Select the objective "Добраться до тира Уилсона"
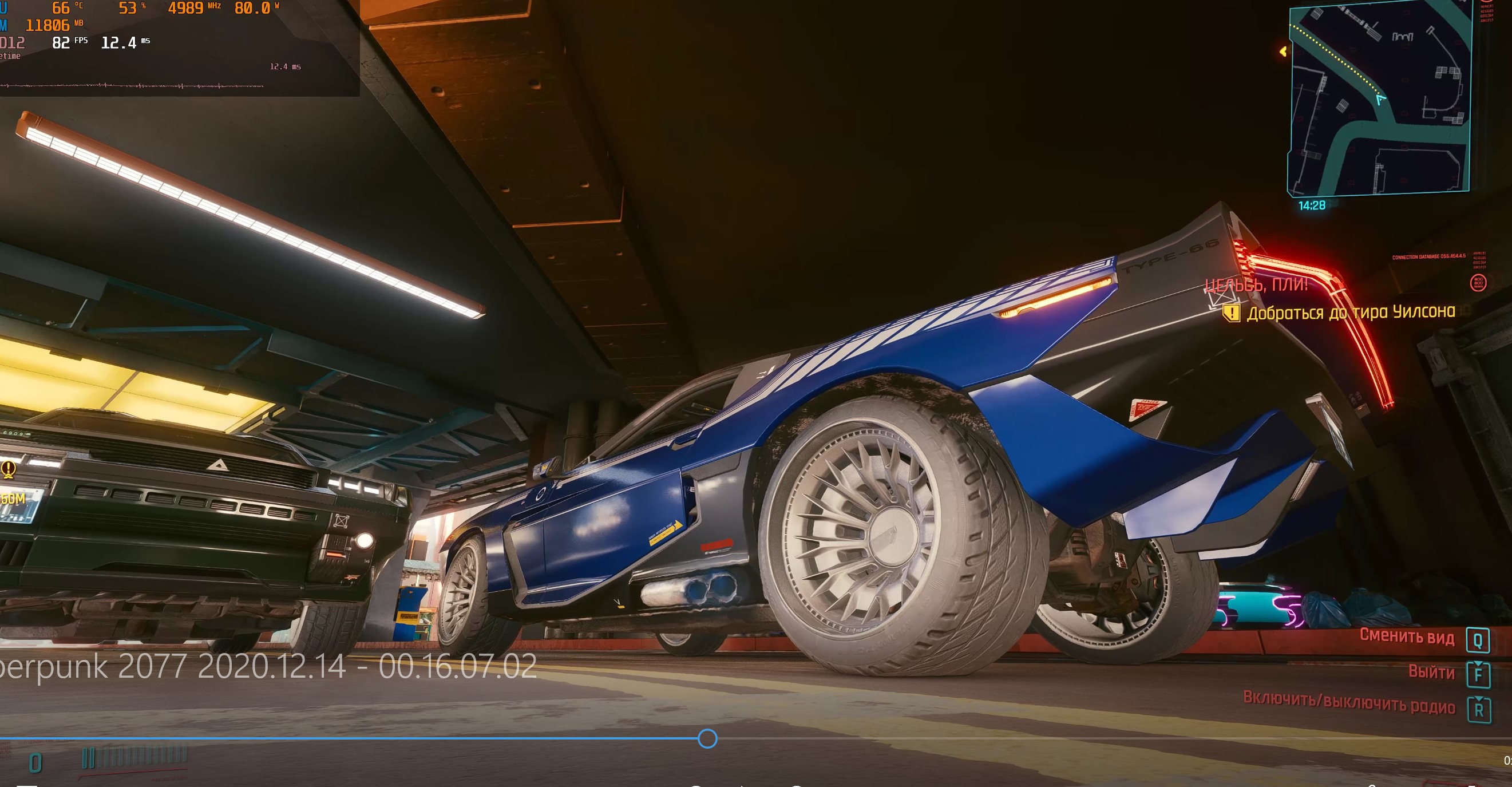The image size is (1512, 787). coord(1351,312)
